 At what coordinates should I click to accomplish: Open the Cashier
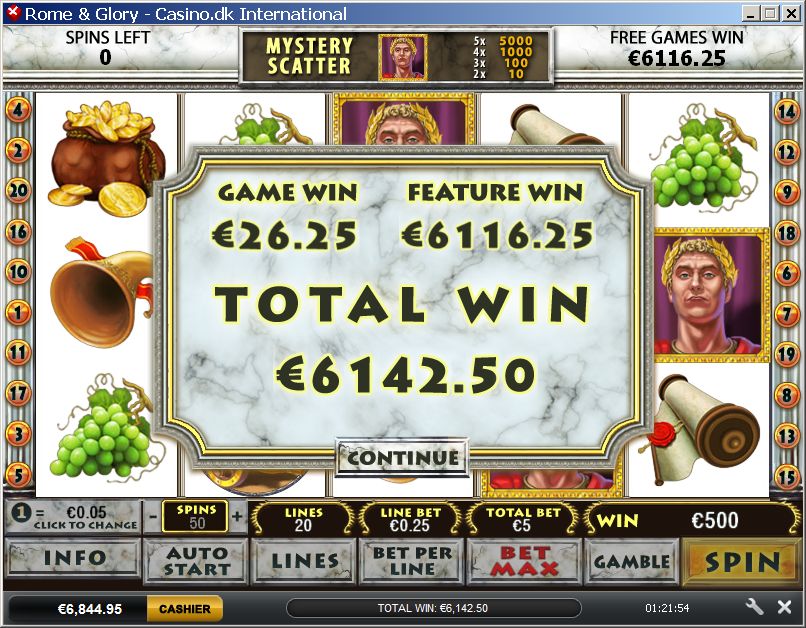click(184, 608)
